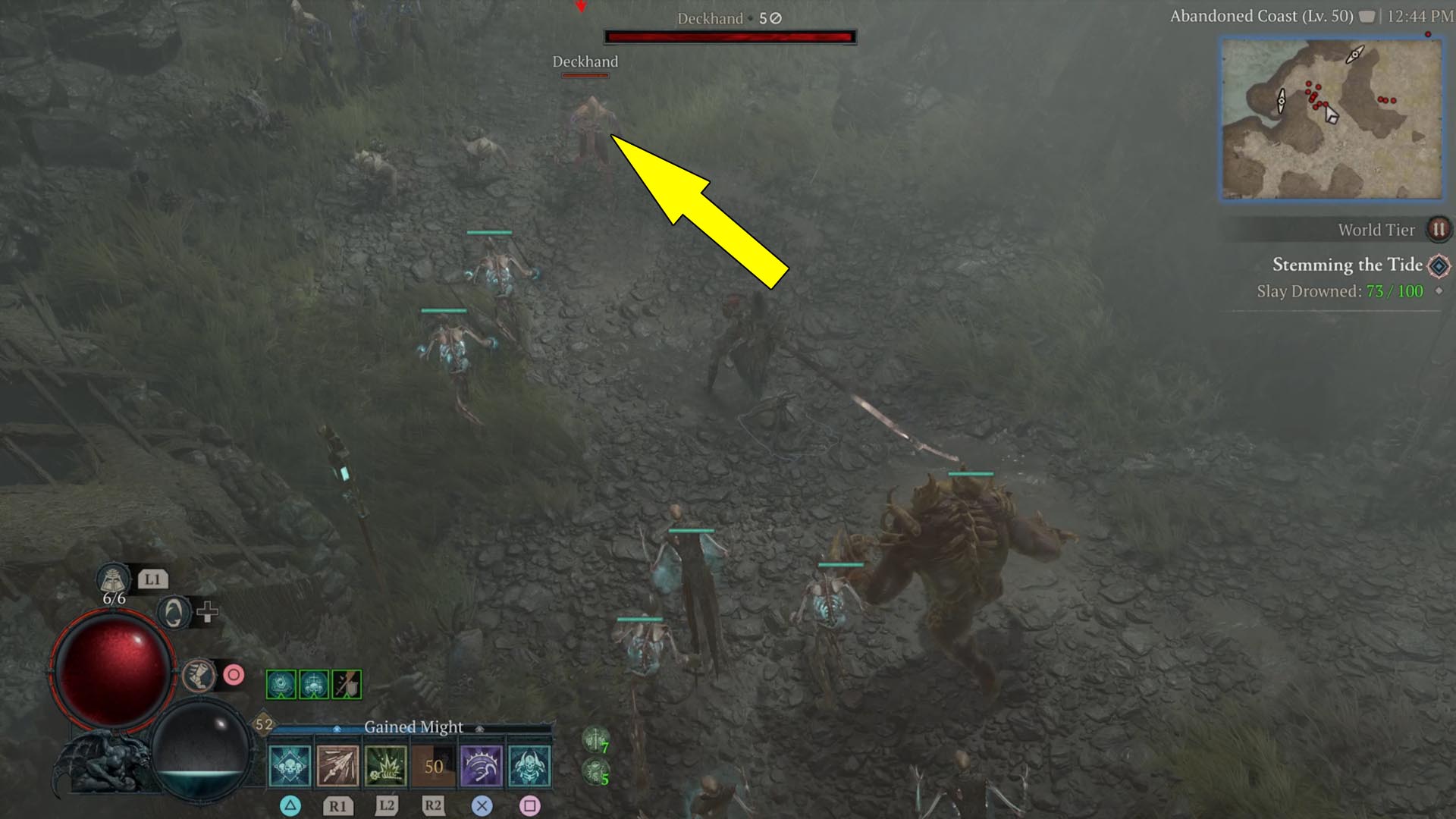Select the Bone Spear skill icon
Viewport: 1456px width, 819px height.
click(x=338, y=766)
